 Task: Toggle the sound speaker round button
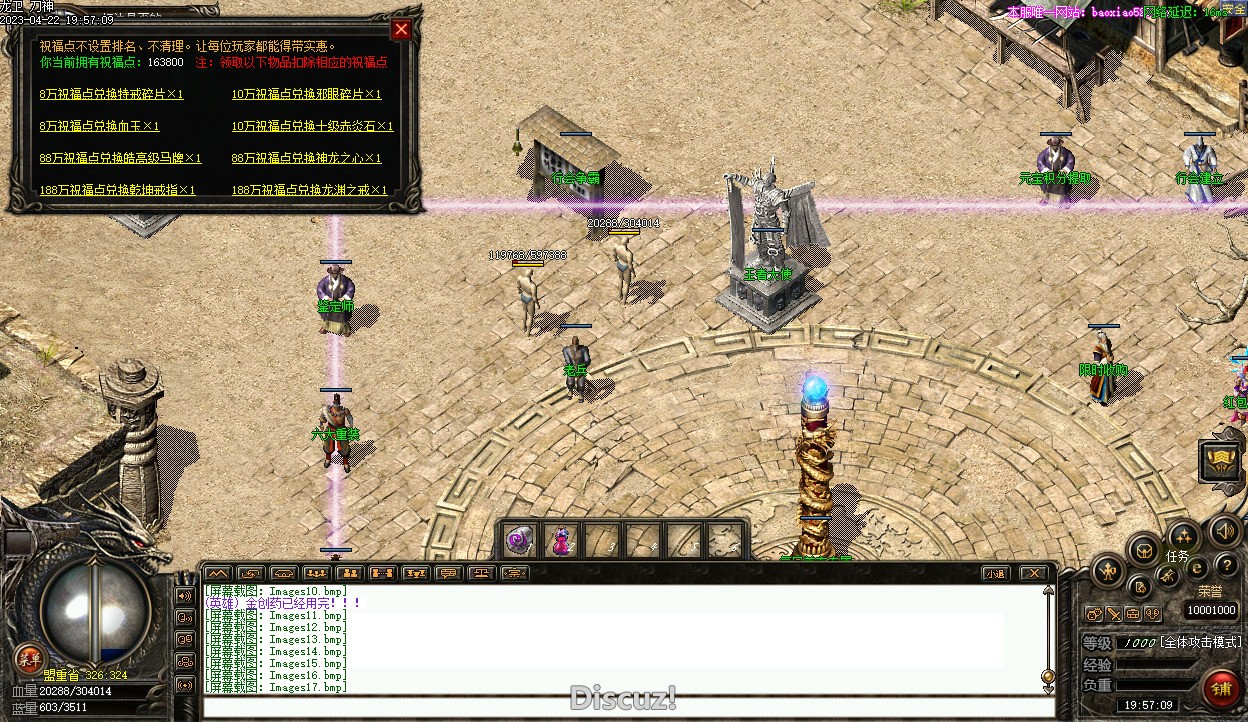click(x=1223, y=530)
